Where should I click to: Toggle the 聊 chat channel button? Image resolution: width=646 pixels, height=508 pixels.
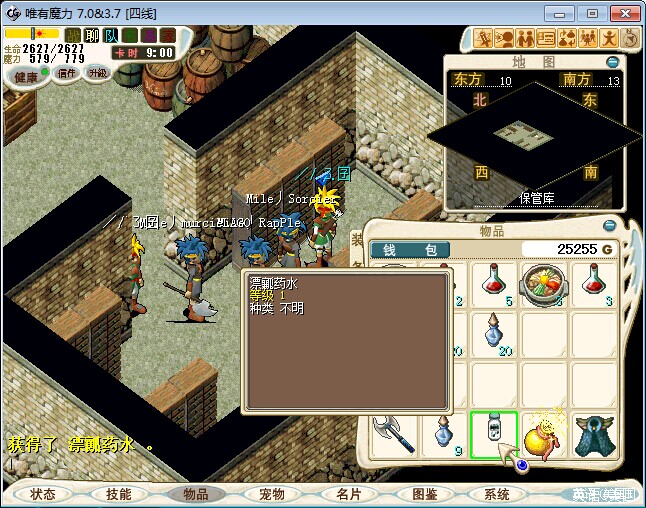point(92,35)
